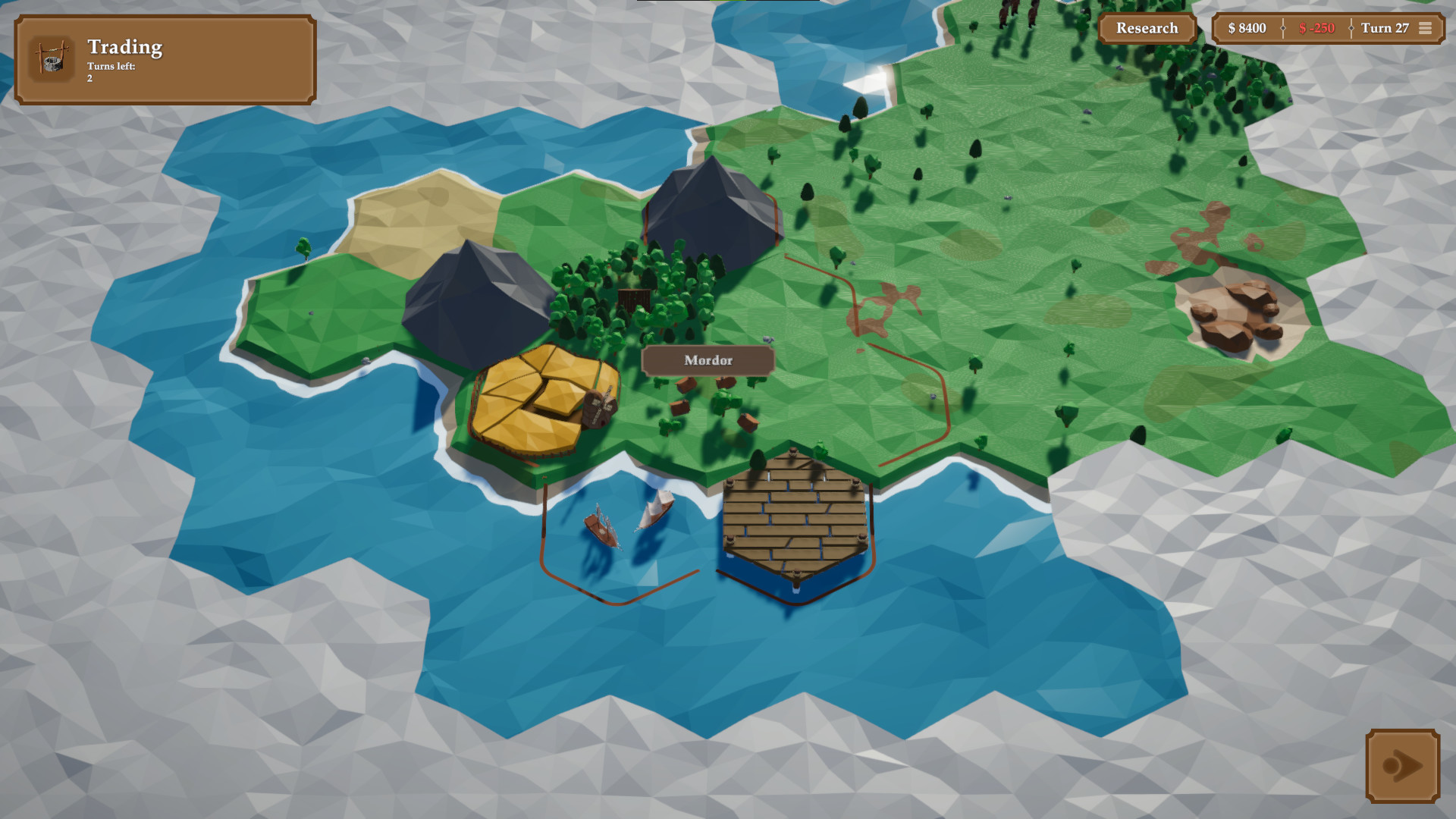
Task: Click the $ 8400 money display
Action: click(1246, 28)
